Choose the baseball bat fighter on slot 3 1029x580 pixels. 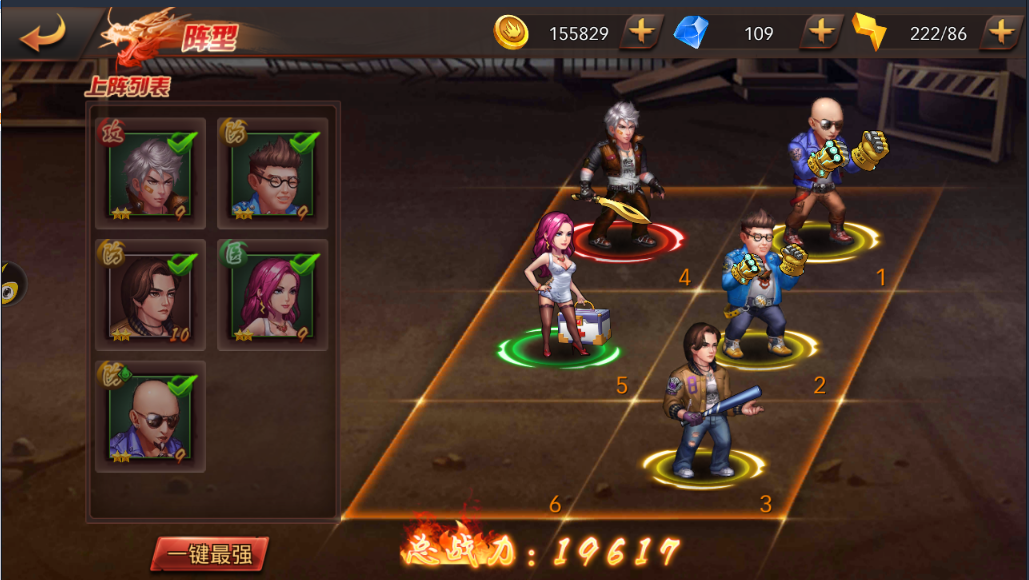click(x=705, y=400)
